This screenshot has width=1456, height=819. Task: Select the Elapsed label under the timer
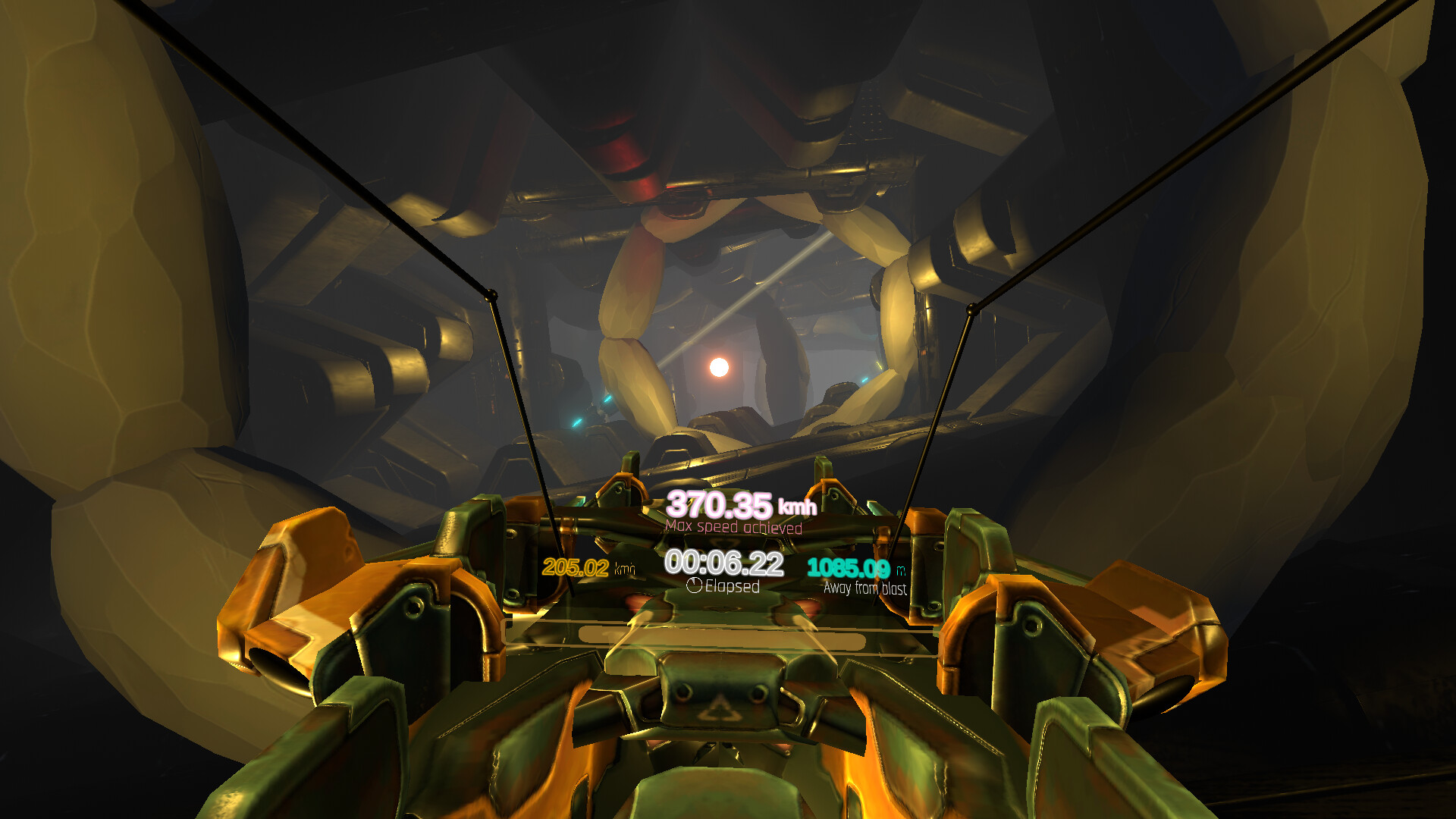click(x=731, y=585)
